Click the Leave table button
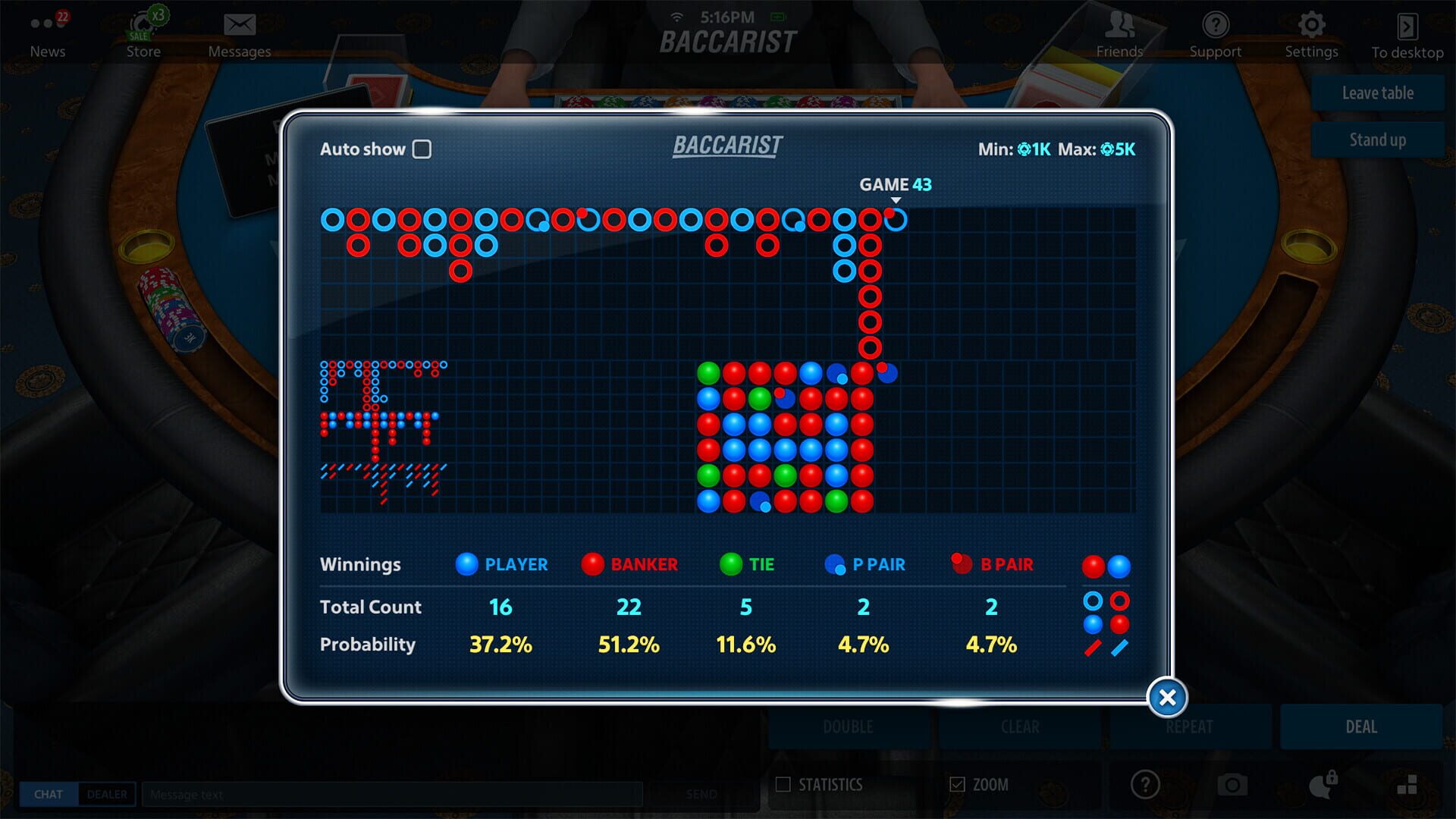1456x819 pixels. (x=1376, y=93)
